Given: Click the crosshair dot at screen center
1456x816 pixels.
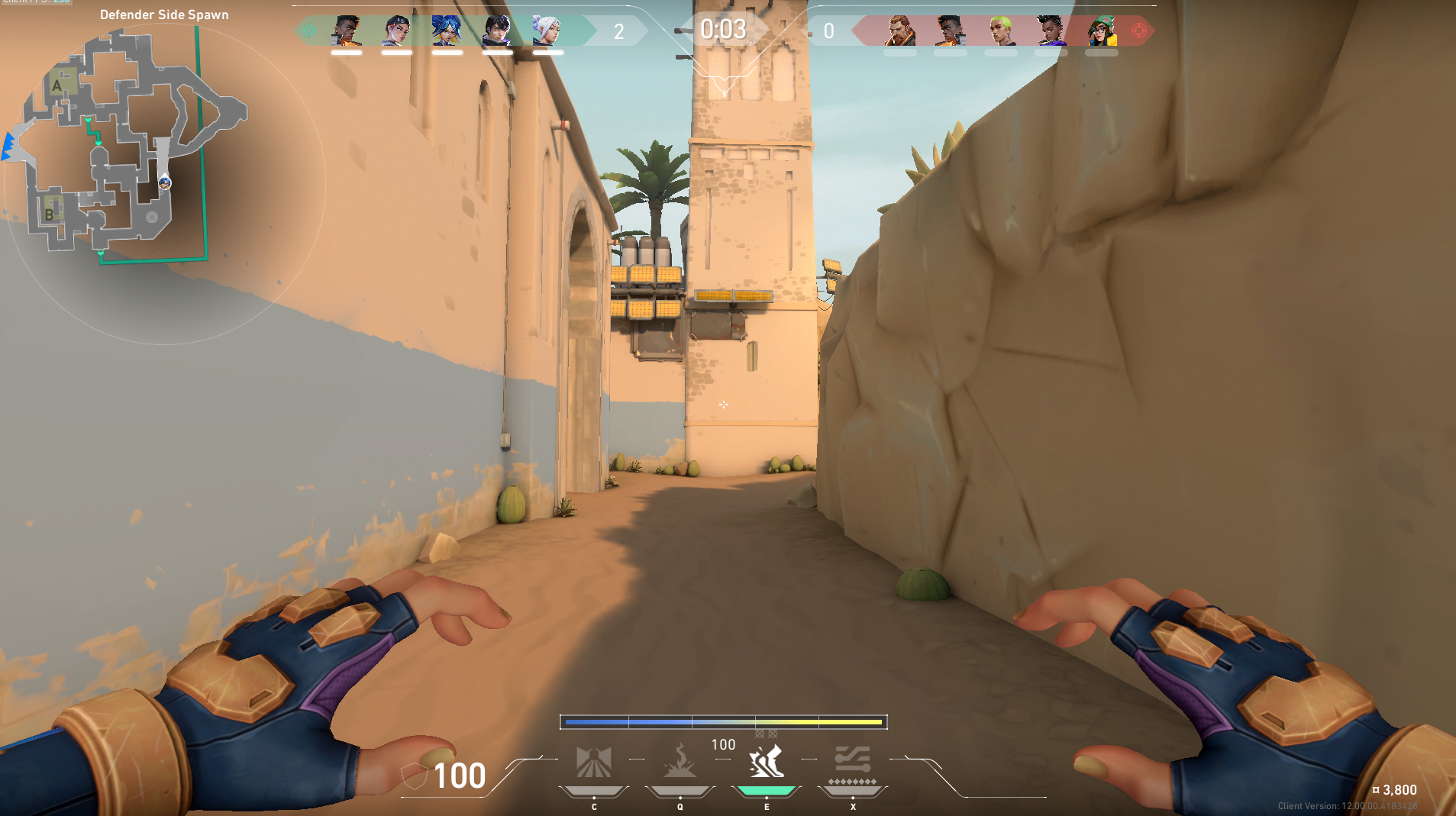Looking at the screenshot, I should (x=724, y=405).
